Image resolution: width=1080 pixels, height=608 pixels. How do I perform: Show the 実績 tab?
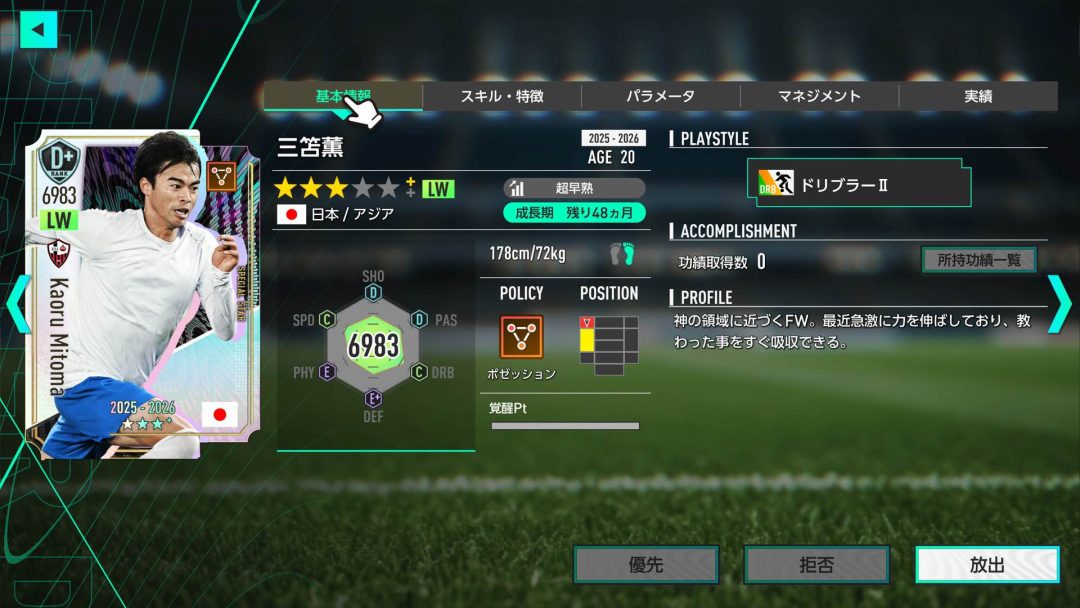[x=977, y=96]
